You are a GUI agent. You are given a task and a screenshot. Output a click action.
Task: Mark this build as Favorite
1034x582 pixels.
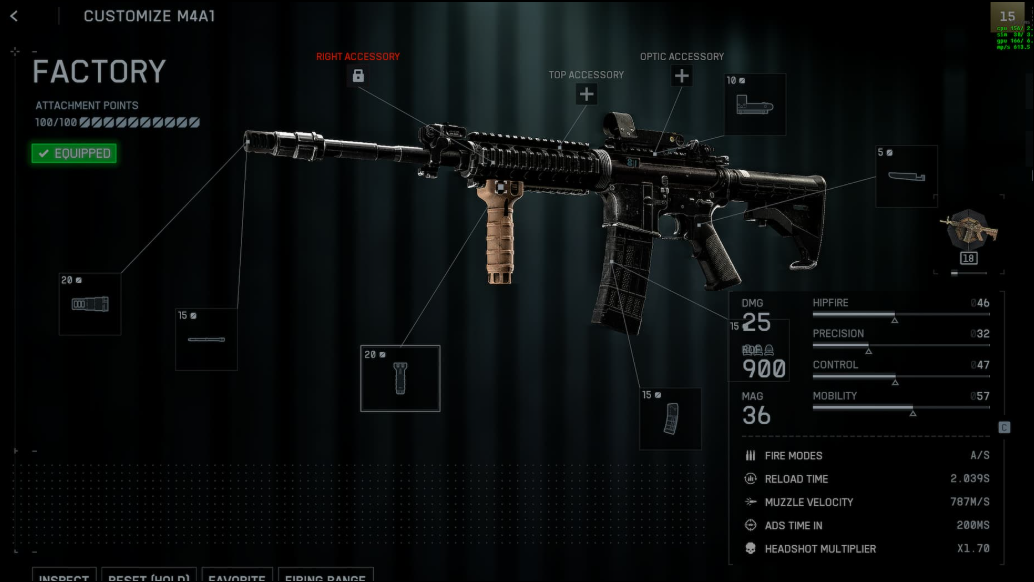coord(238,576)
